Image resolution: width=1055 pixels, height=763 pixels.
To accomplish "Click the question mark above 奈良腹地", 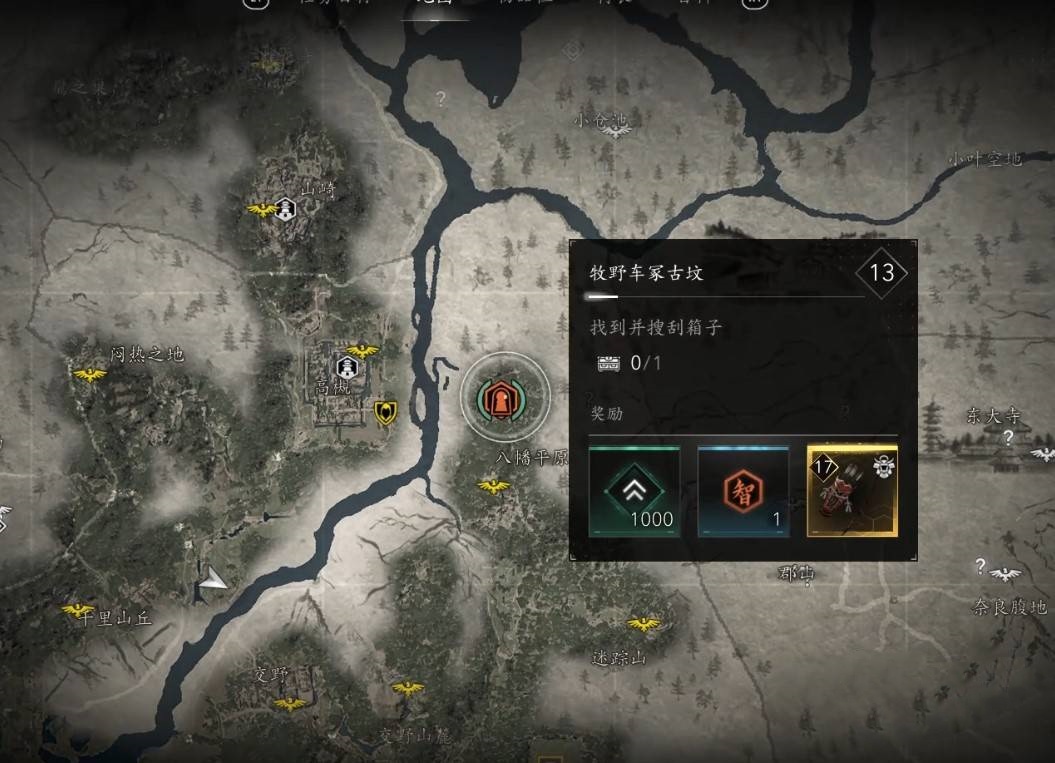I will coord(981,567).
